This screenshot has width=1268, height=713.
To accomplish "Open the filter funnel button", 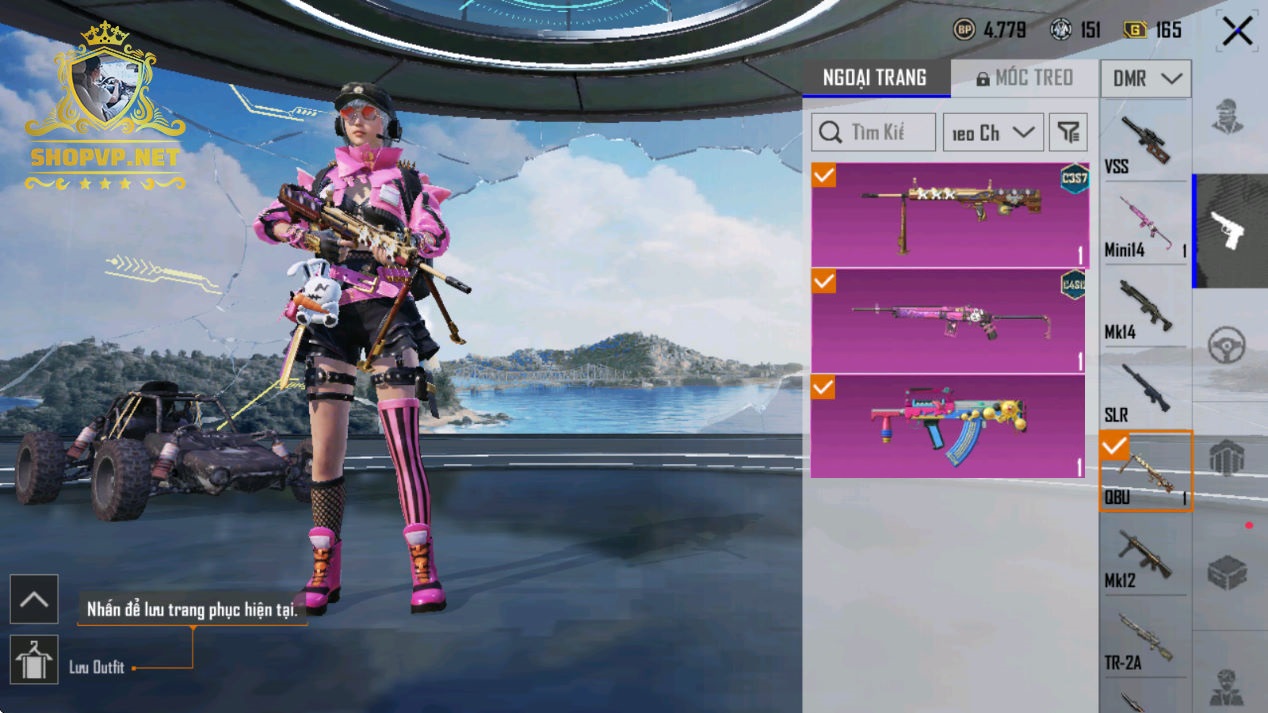I will pos(1068,132).
